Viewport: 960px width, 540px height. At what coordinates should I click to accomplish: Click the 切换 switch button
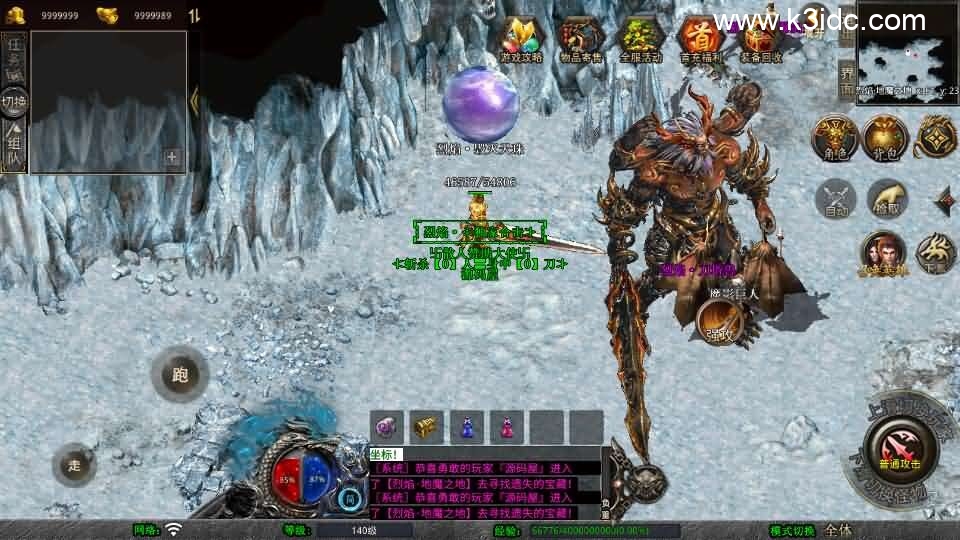[x=14, y=101]
